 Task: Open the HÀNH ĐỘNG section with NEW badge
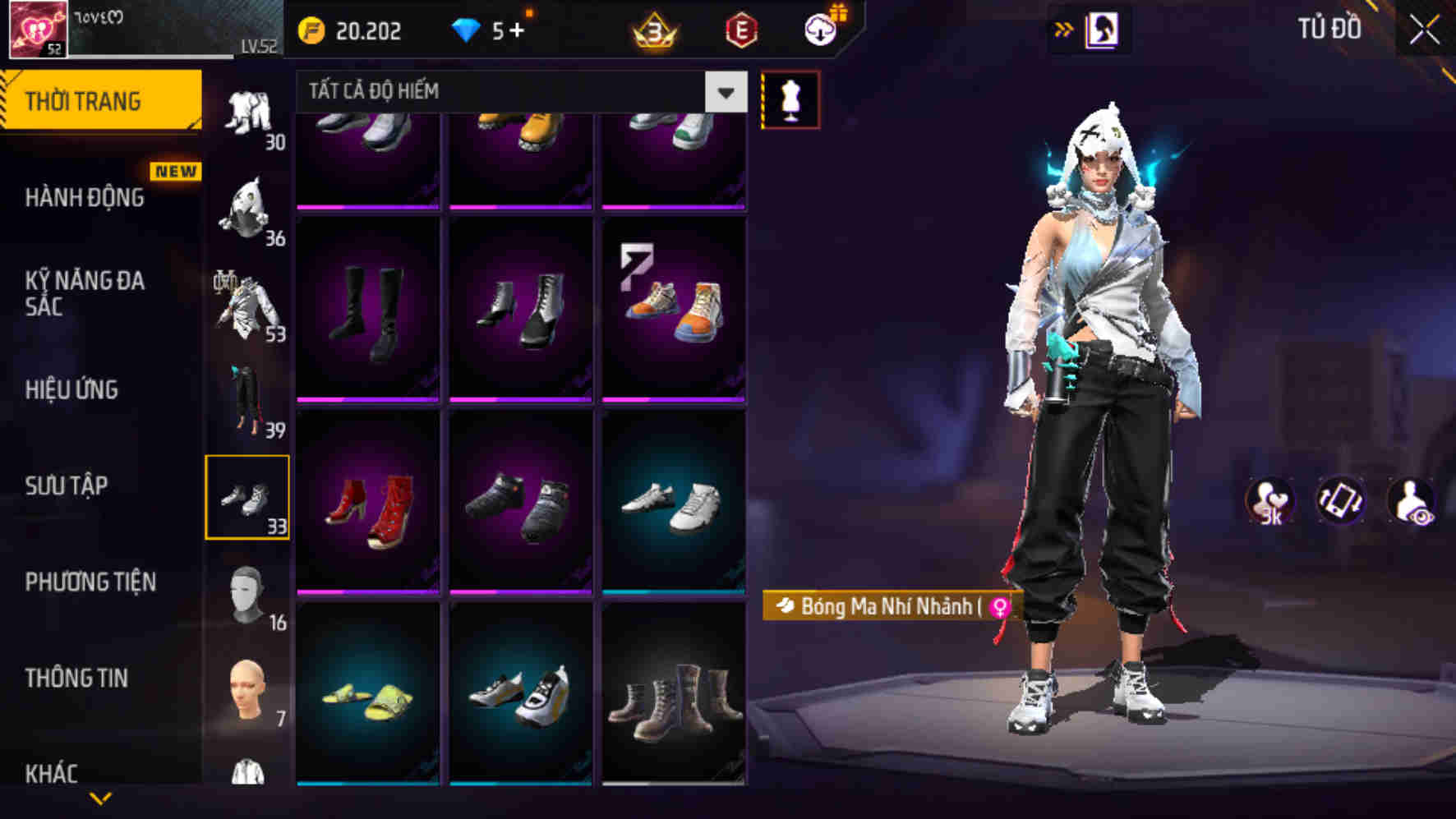[82, 198]
